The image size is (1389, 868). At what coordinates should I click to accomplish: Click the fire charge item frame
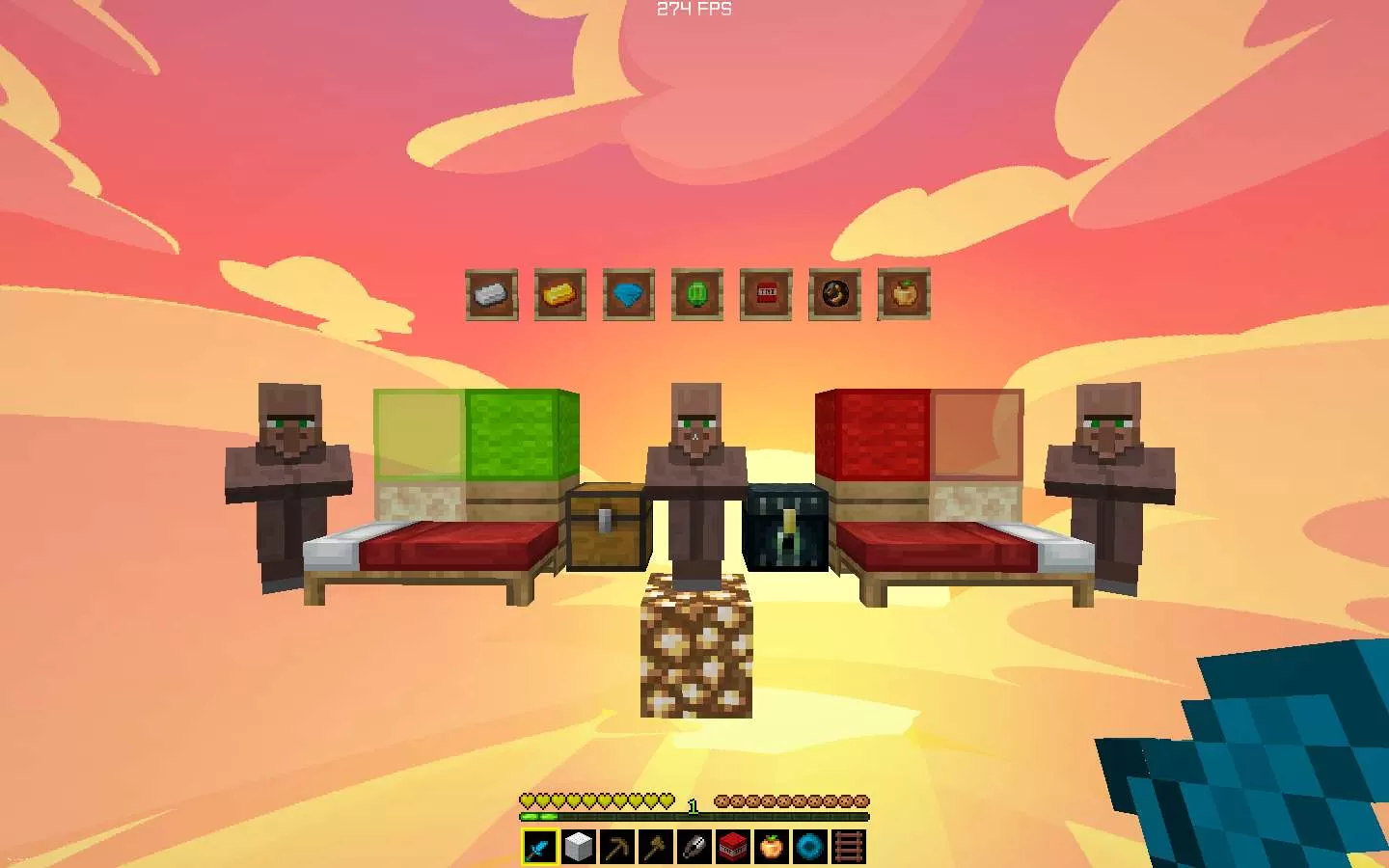[833, 295]
